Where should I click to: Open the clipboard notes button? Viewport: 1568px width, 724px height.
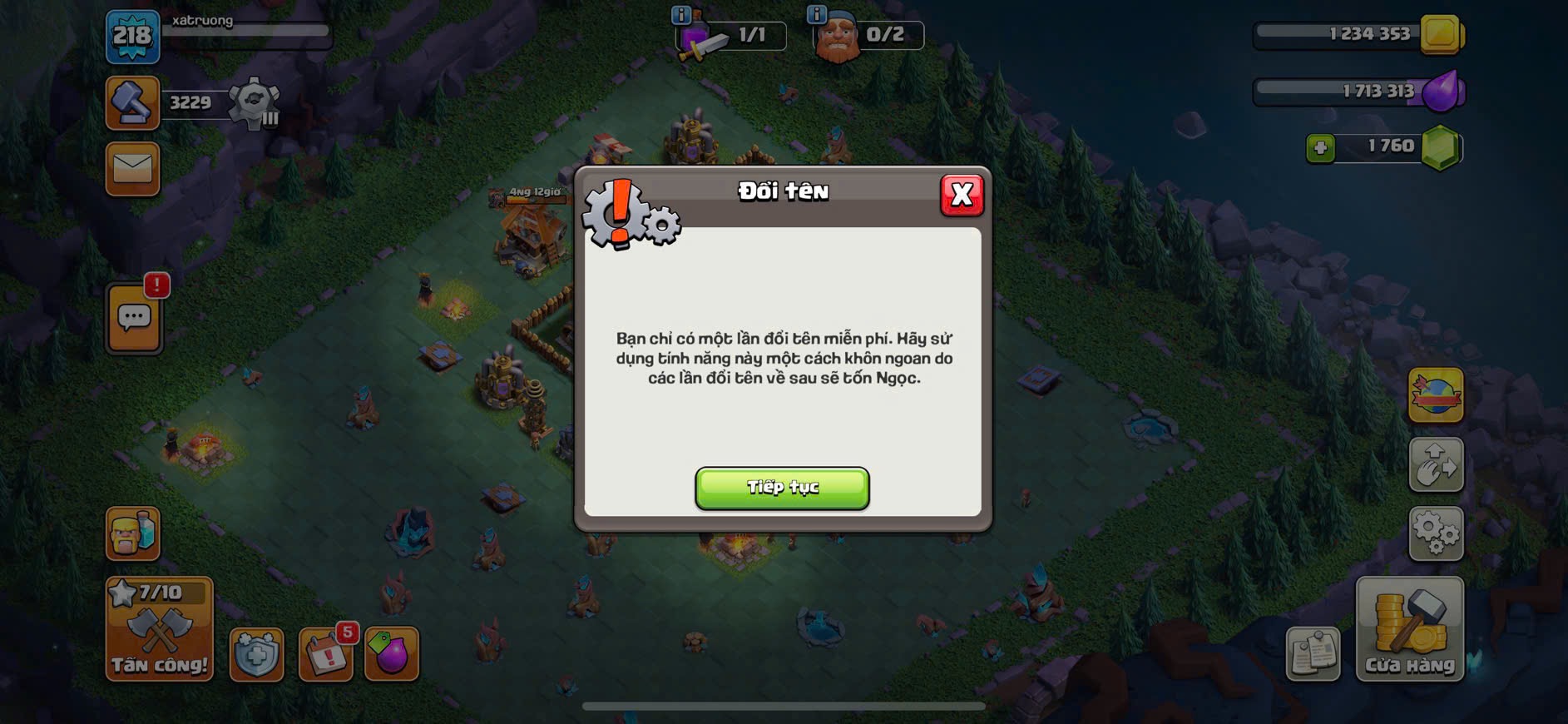pyautogui.click(x=1313, y=653)
